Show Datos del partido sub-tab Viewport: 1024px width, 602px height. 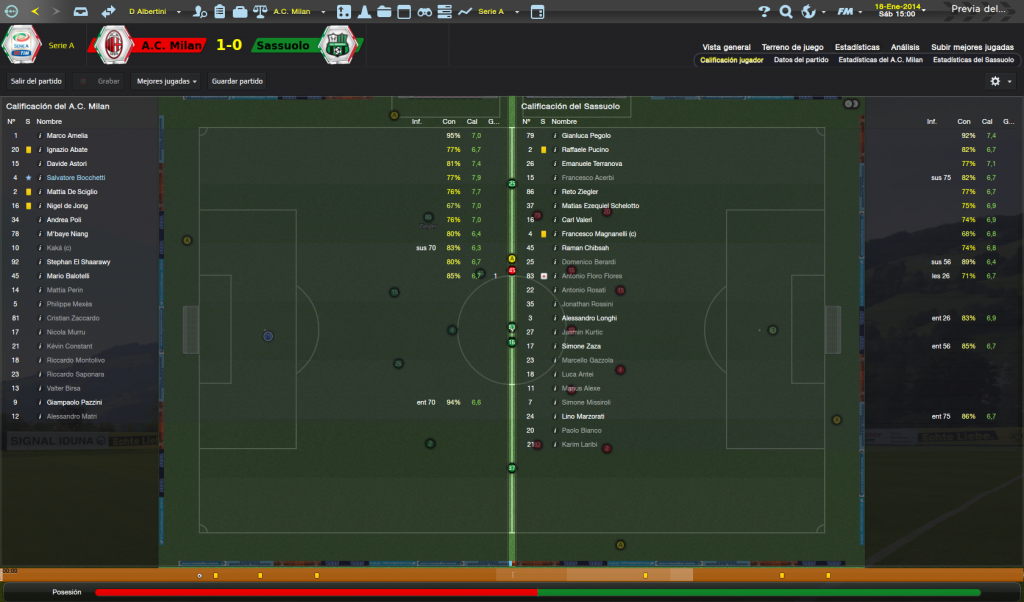click(801, 60)
